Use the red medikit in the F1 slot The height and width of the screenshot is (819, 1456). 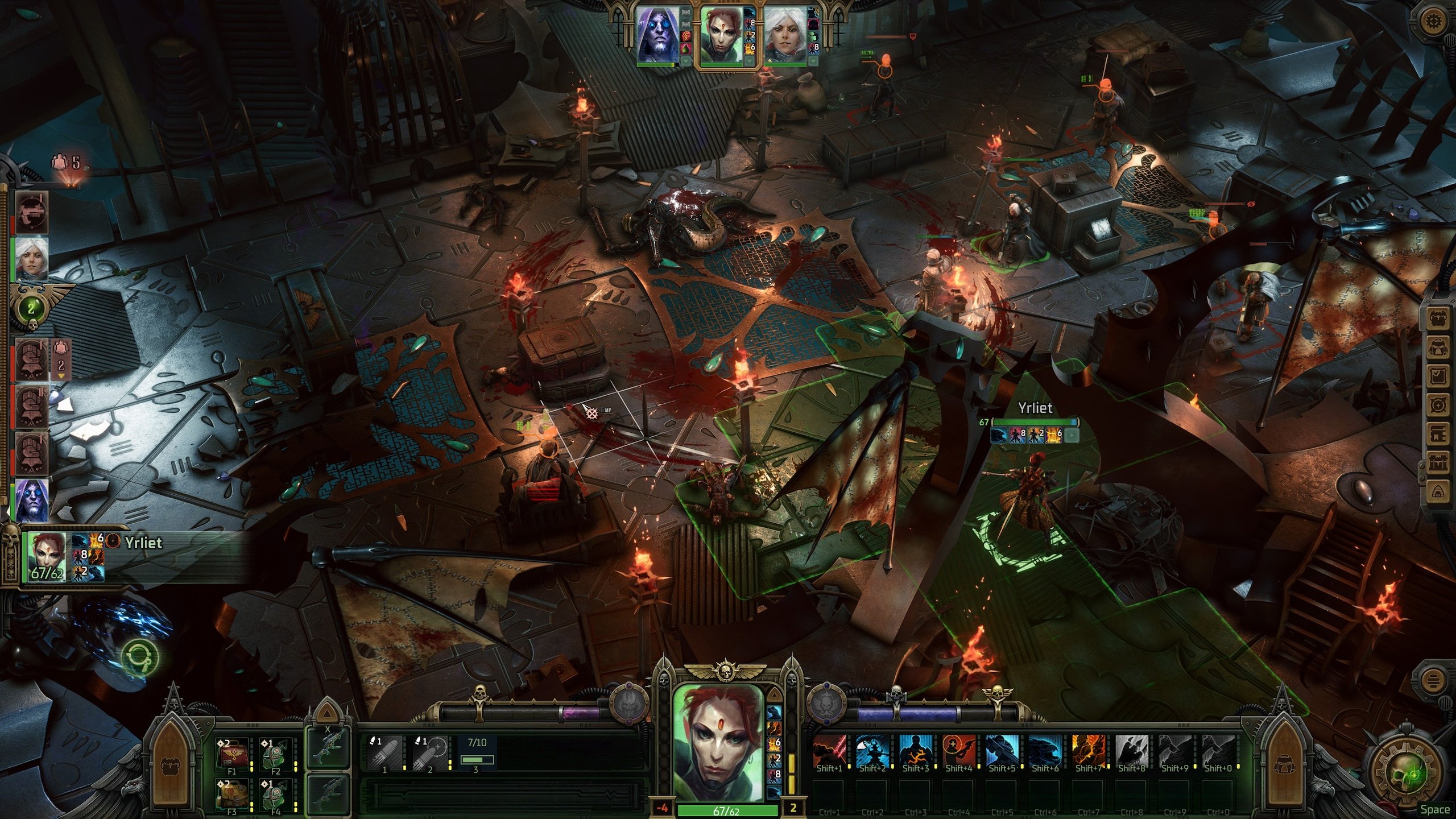click(233, 754)
